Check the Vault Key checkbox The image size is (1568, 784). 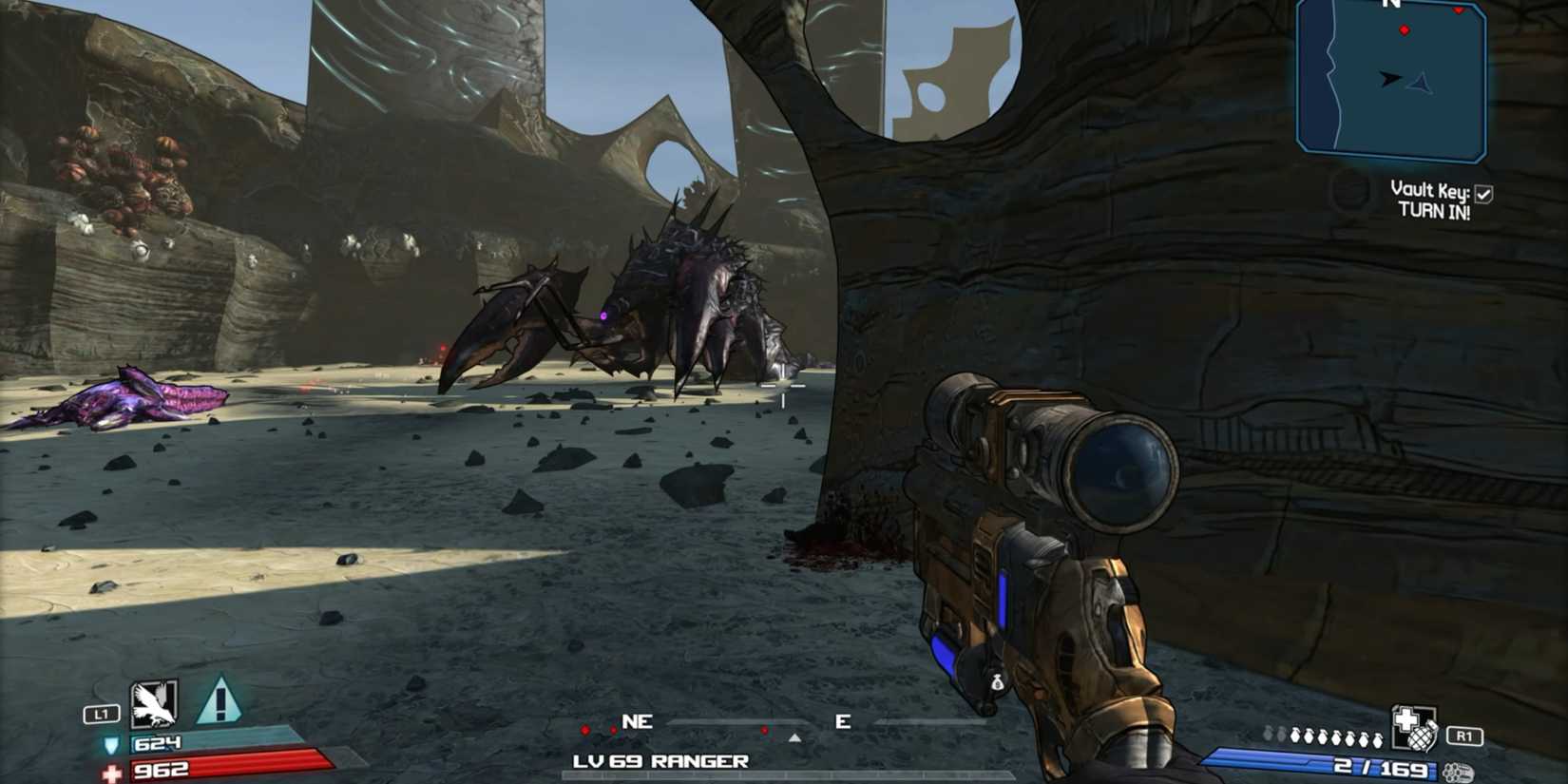pos(1483,193)
